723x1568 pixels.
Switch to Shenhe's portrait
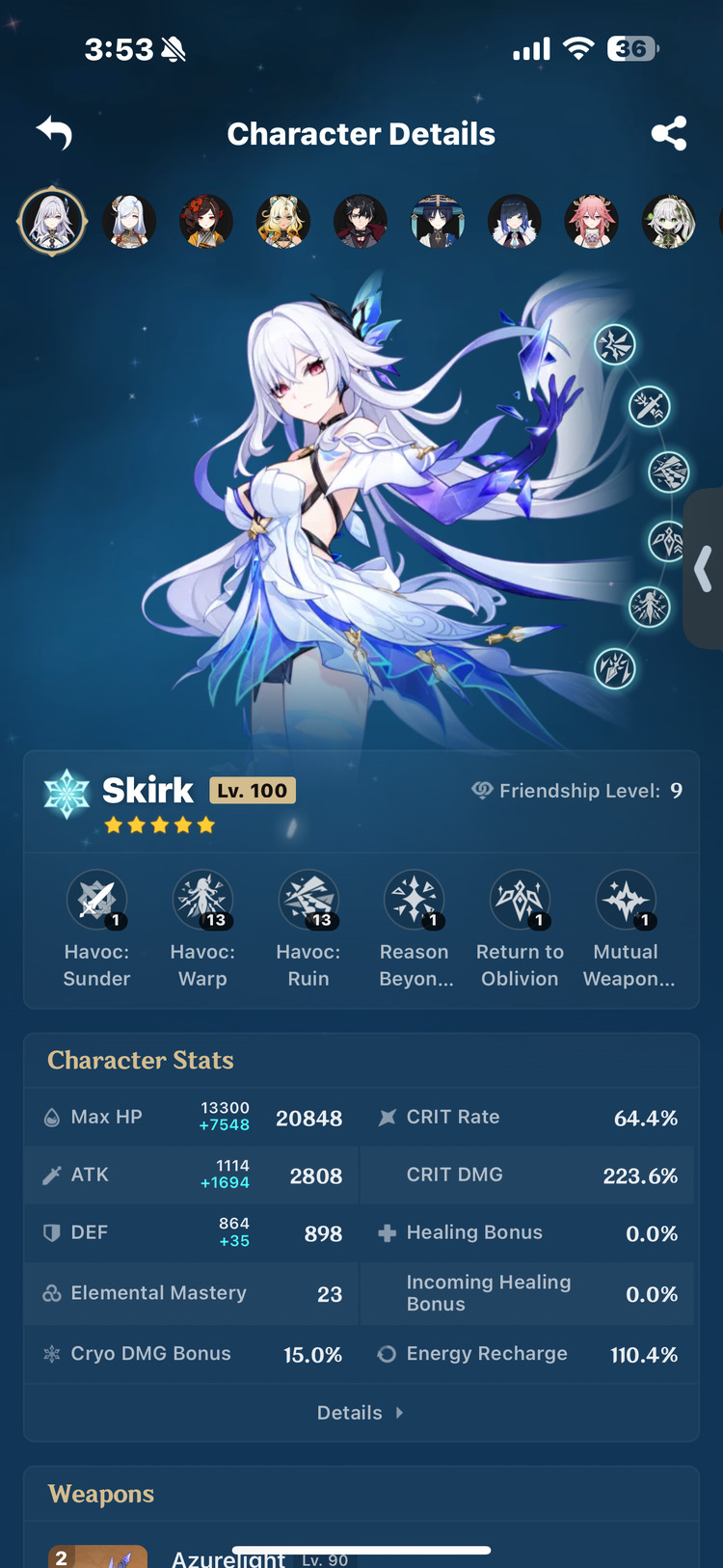129,221
